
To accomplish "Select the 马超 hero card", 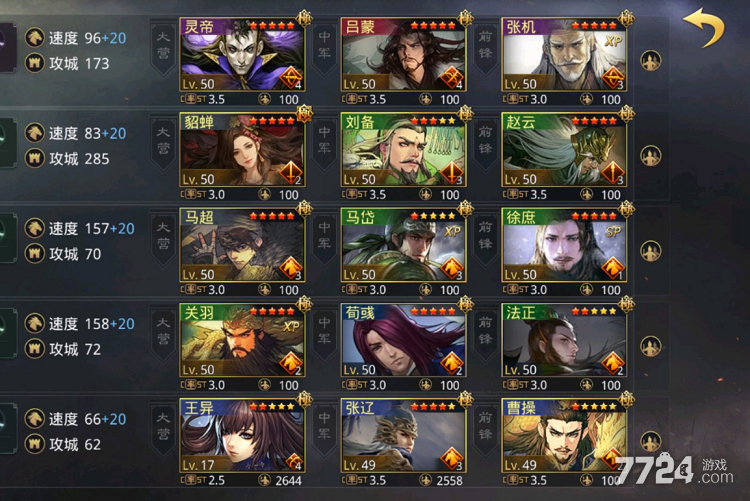I will point(242,250).
